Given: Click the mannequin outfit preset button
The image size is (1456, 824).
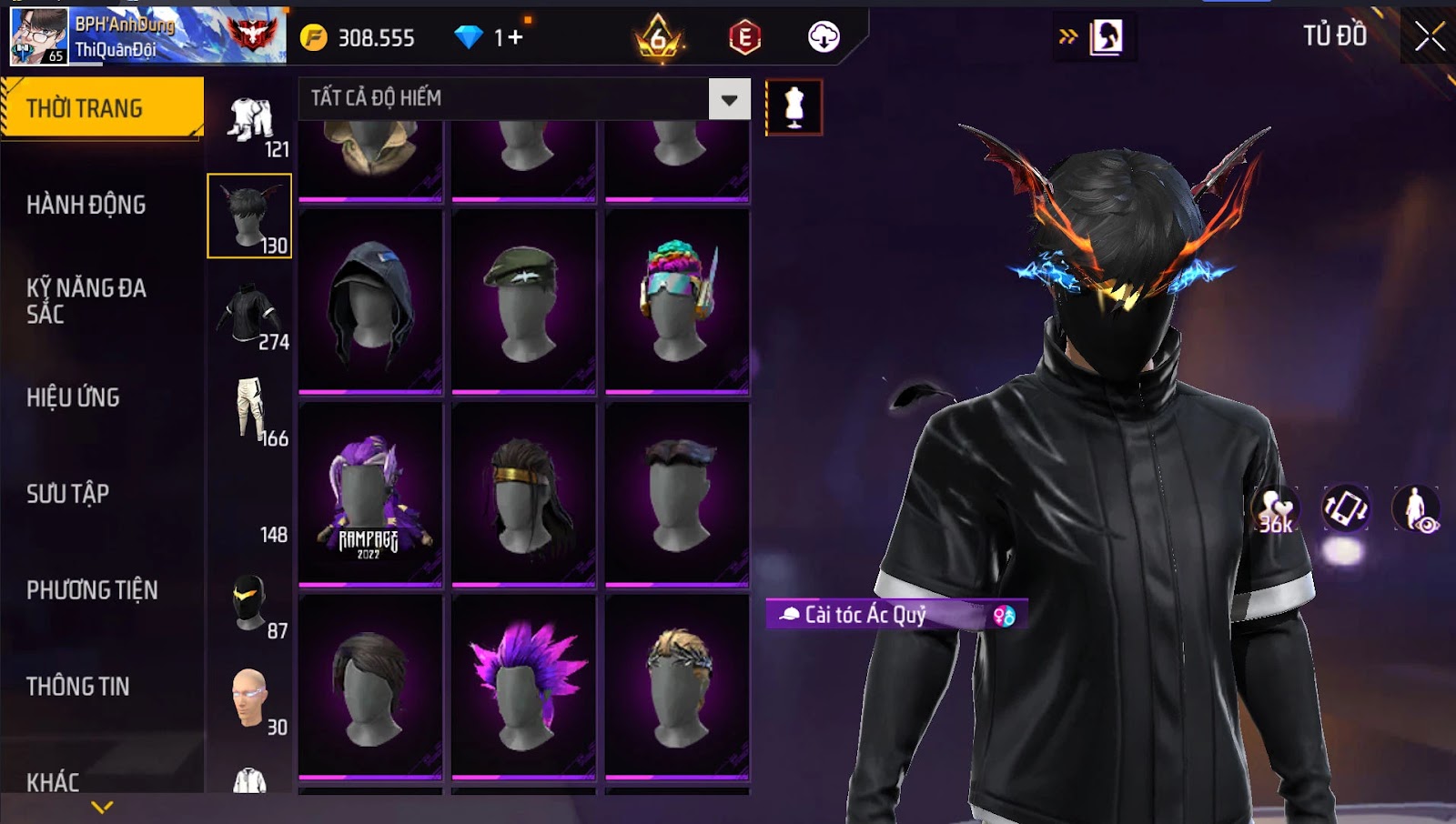Looking at the screenshot, I should coord(794,107).
